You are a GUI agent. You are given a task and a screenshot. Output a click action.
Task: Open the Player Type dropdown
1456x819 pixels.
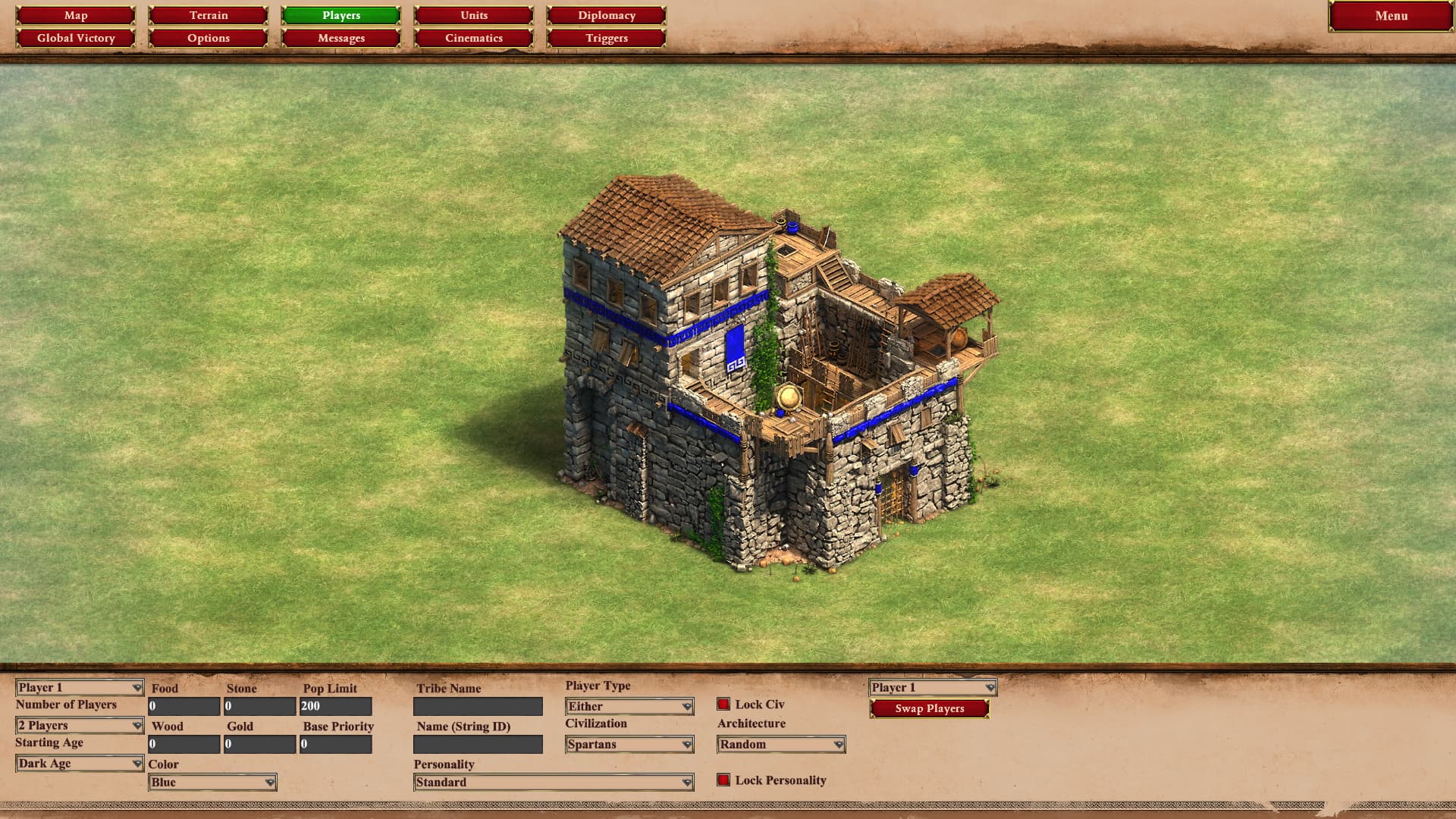[x=629, y=707]
